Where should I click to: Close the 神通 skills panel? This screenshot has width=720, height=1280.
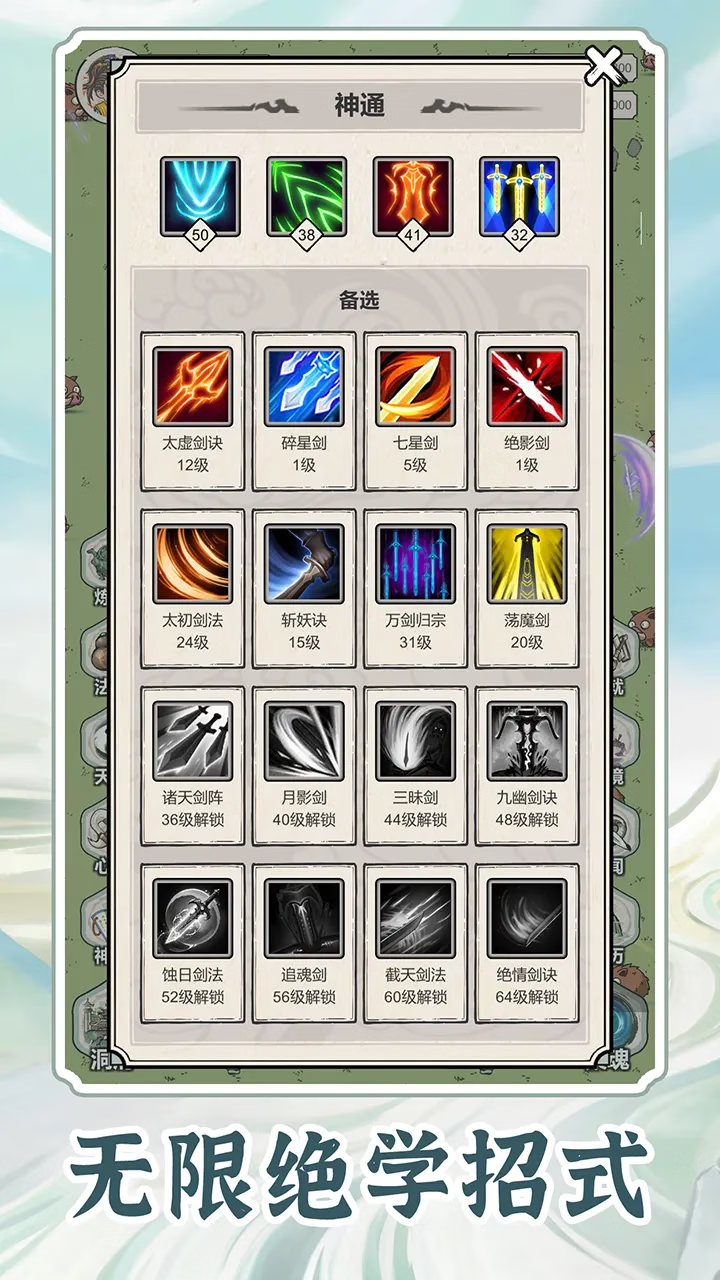[x=604, y=67]
